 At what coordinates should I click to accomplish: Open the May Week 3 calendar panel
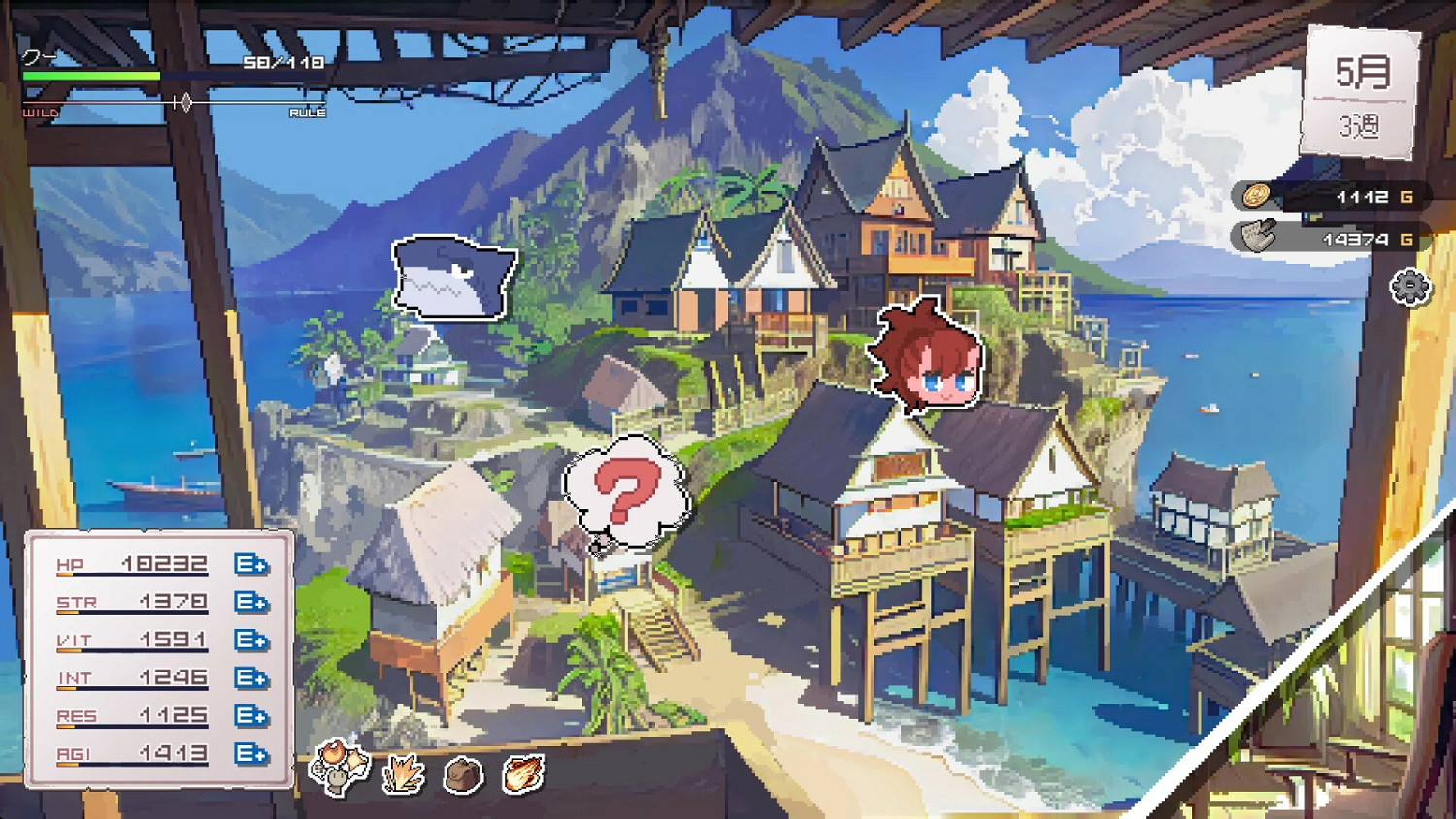point(1363,84)
